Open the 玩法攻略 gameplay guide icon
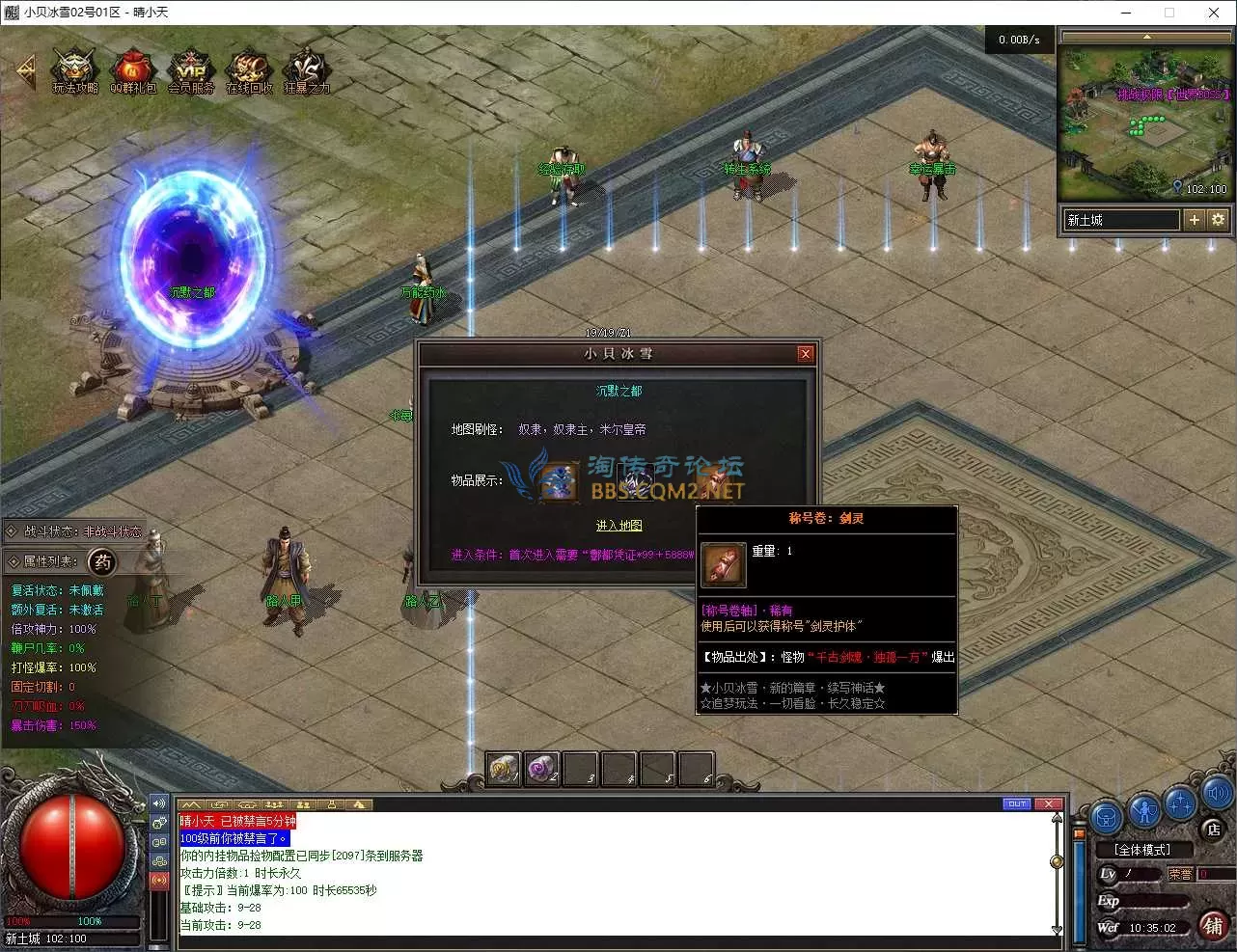1237x952 pixels. (75, 69)
